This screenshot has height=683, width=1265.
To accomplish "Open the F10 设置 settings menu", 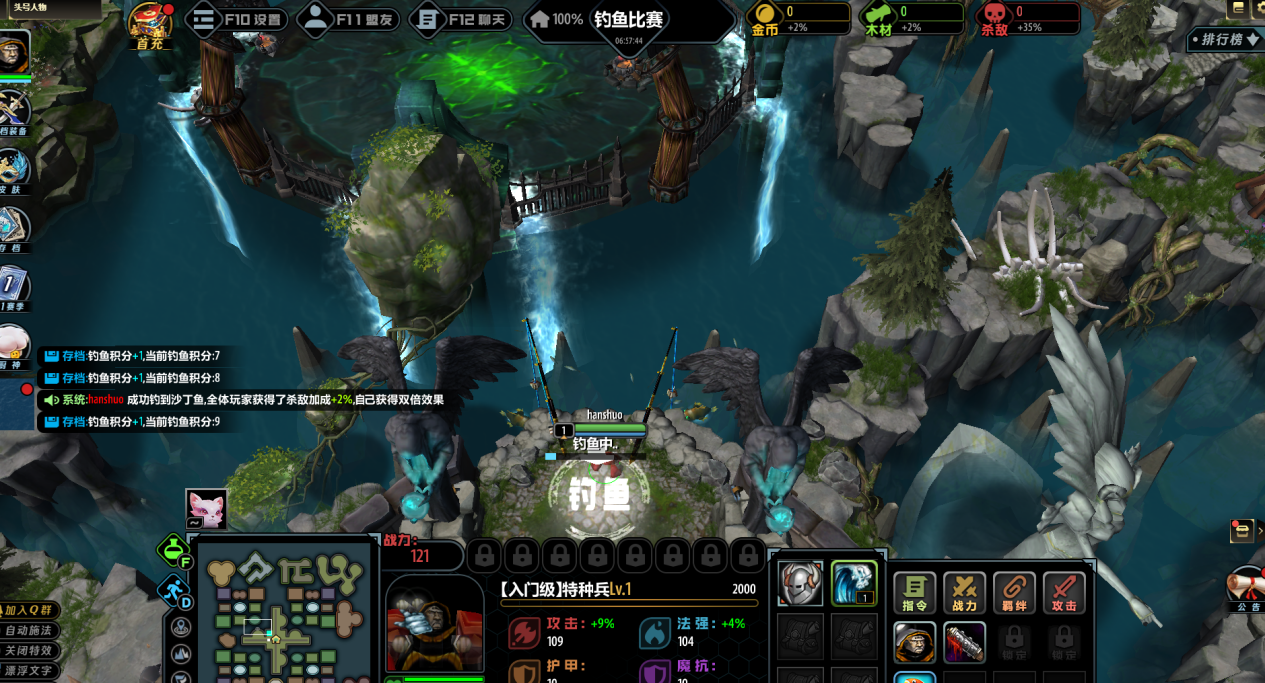I will coord(237,19).
